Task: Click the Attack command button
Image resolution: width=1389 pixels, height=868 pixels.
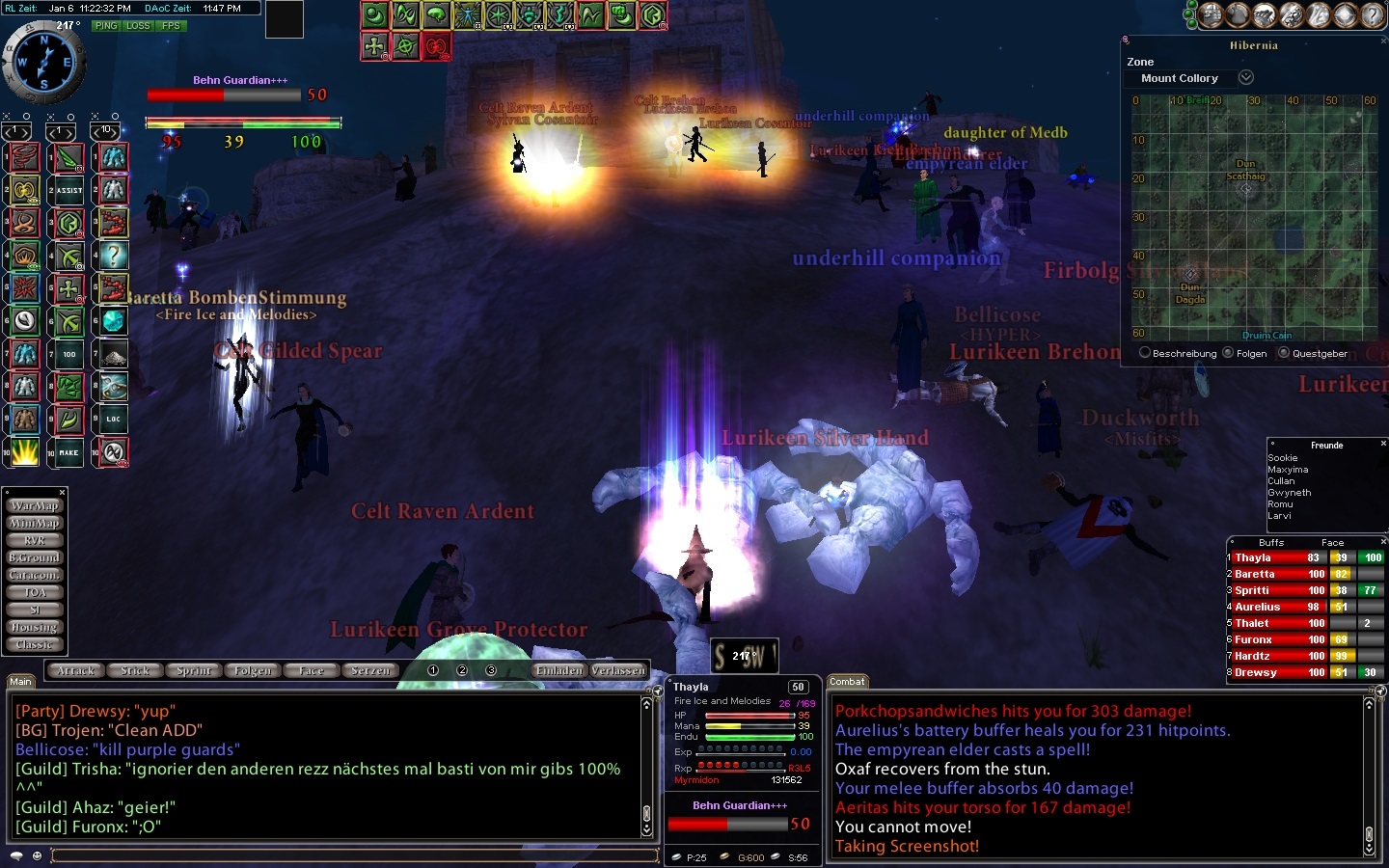Action: pos(76,670)
